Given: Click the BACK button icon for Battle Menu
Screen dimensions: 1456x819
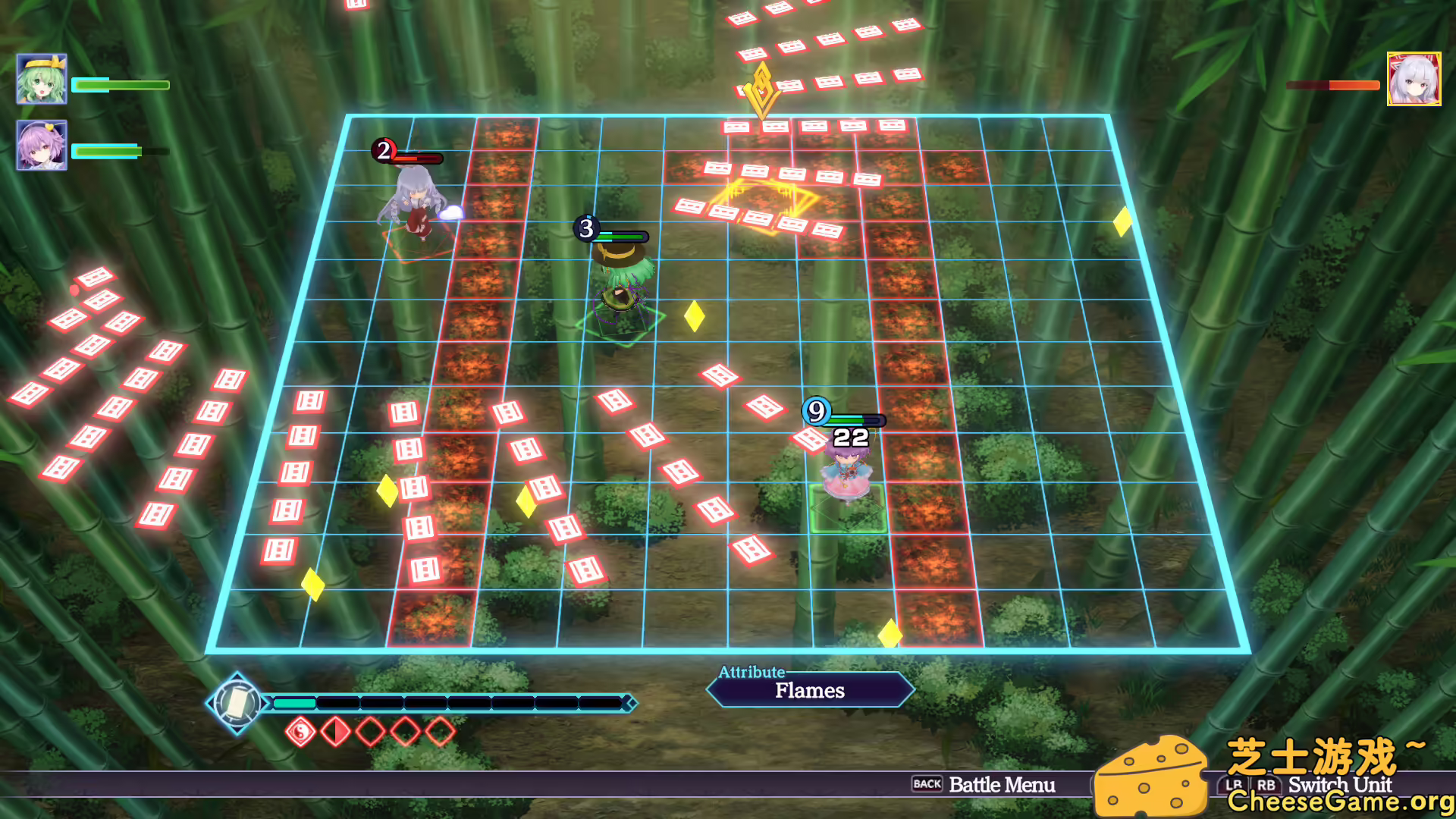Looking at the screenshot, I should 927,785.
